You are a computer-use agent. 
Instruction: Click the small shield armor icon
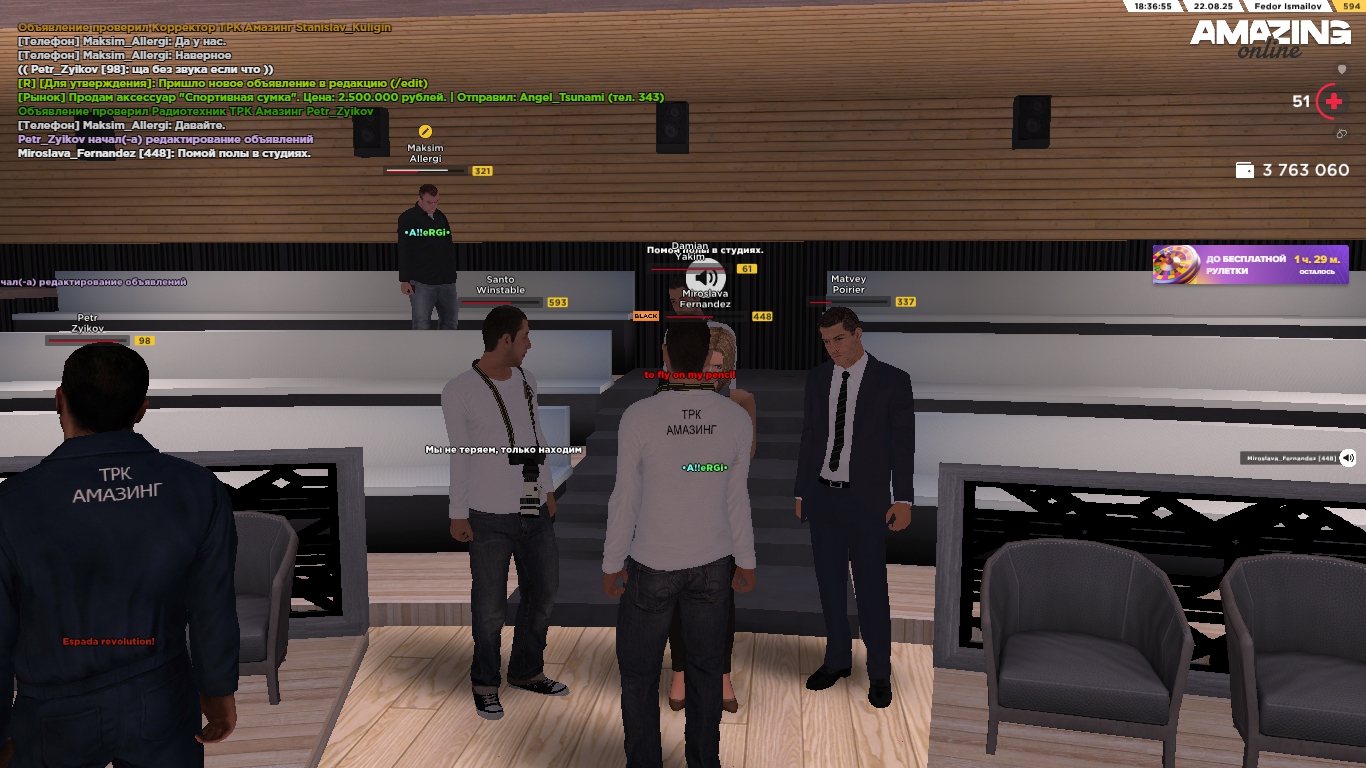[x=1342, y=70]
